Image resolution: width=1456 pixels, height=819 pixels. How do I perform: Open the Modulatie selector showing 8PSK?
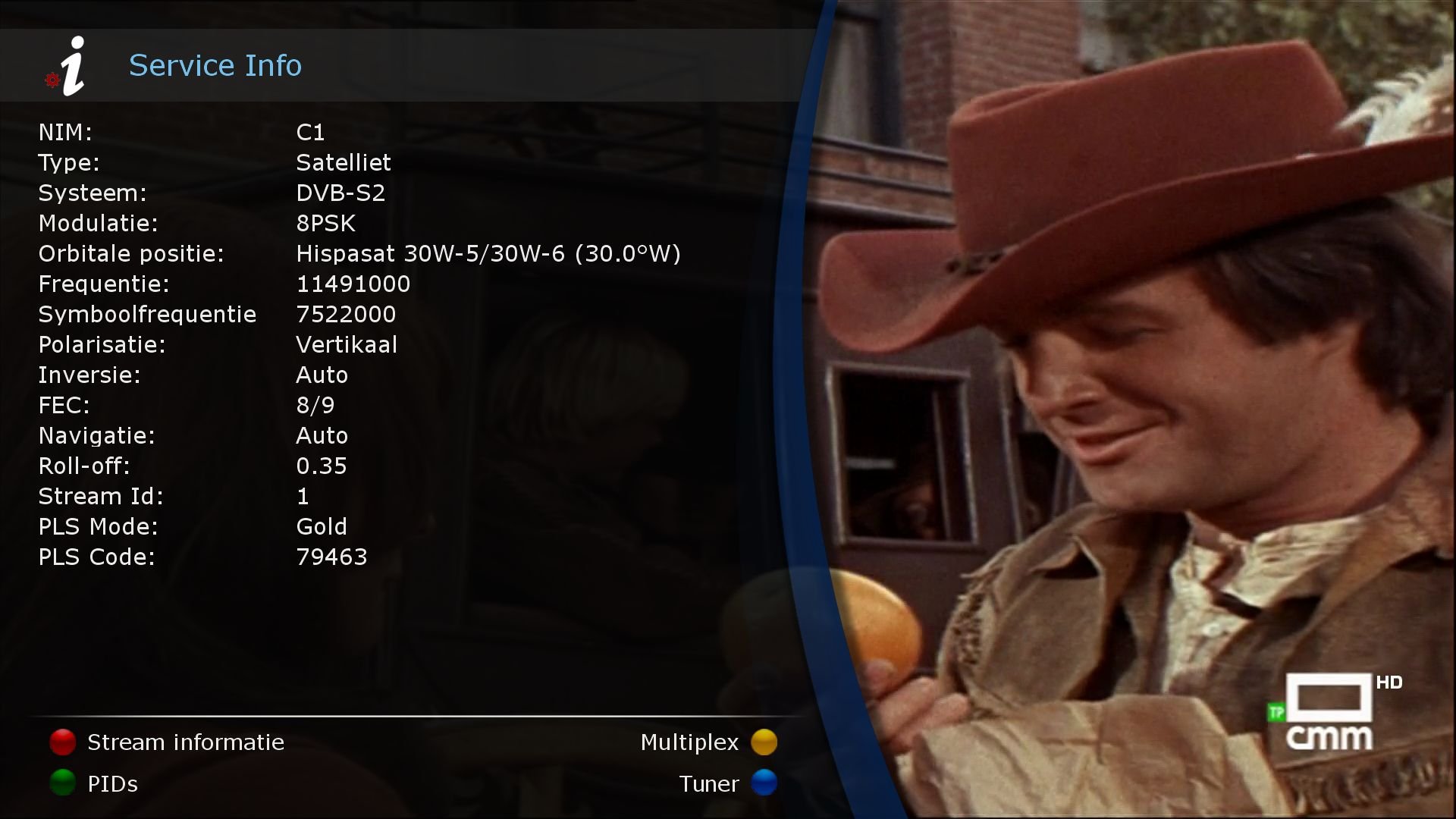(326, 223)
